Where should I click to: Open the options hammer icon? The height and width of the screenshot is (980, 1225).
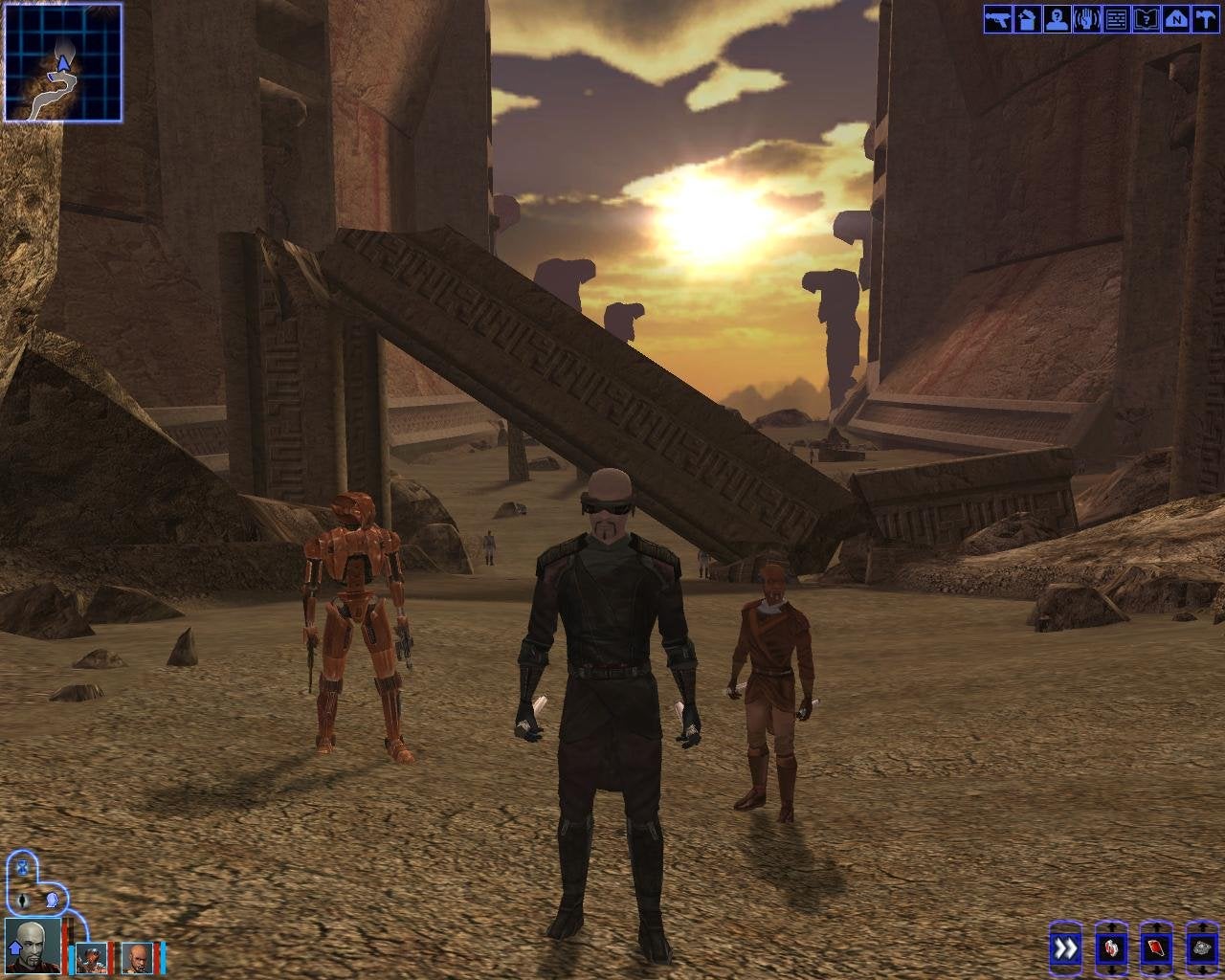[x=1205, y=19]
